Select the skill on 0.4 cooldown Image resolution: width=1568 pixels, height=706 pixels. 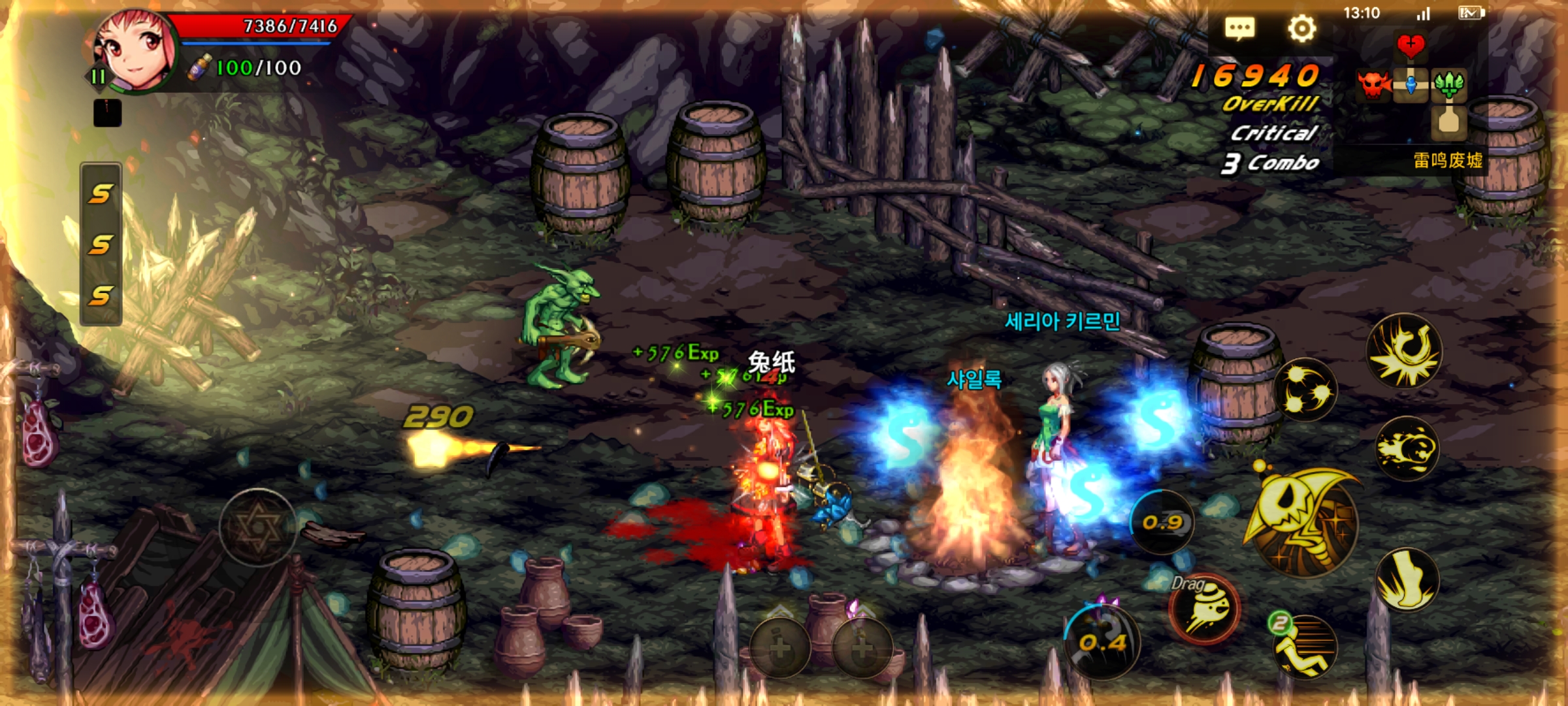1103,643
